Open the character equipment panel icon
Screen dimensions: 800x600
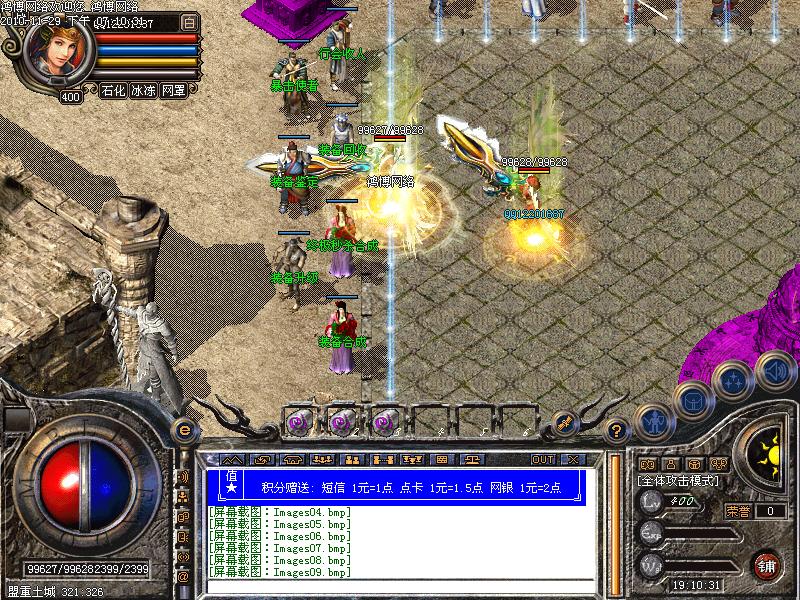pos(652,419)
